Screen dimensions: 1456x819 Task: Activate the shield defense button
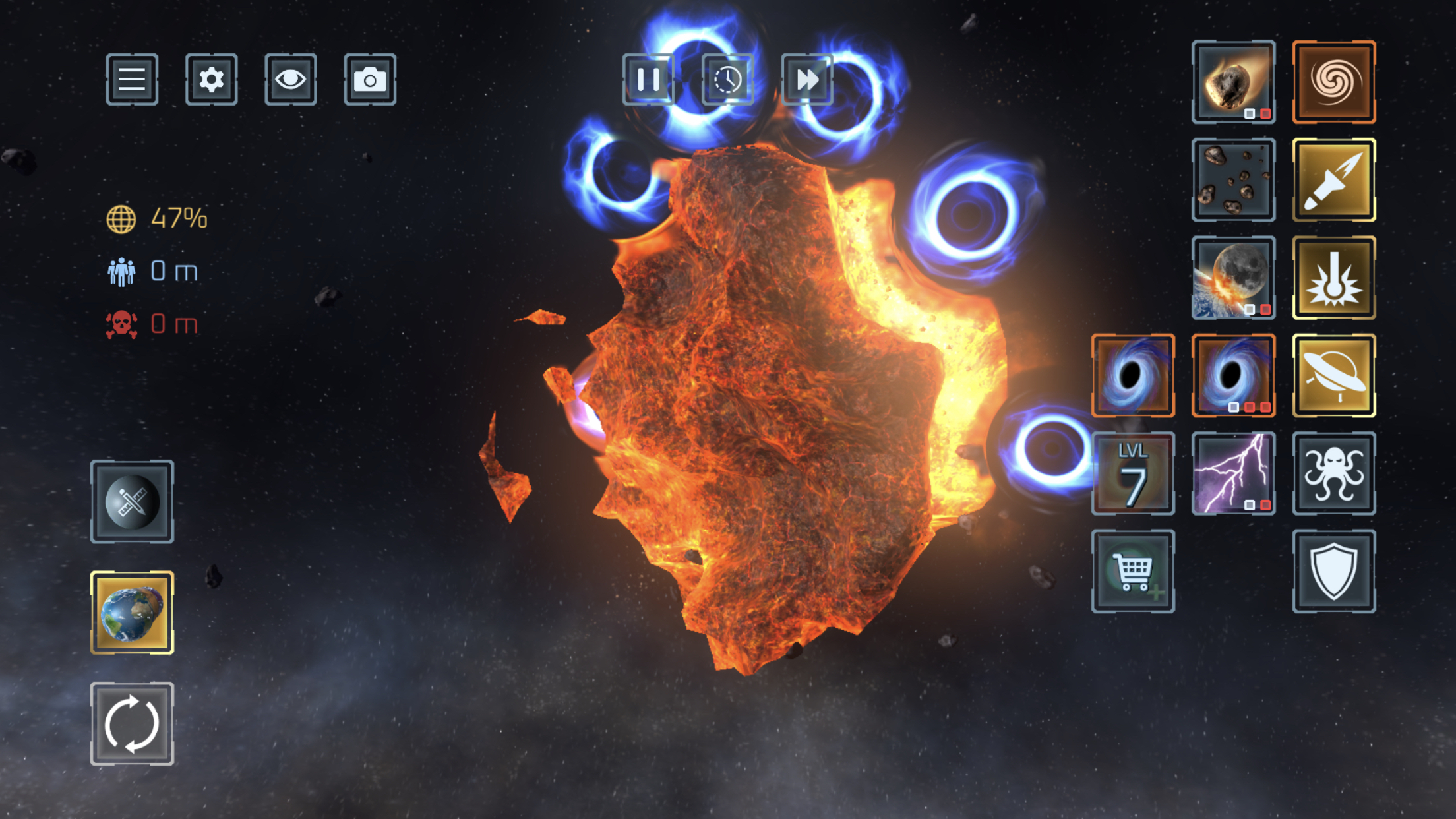click(1333, 571)
